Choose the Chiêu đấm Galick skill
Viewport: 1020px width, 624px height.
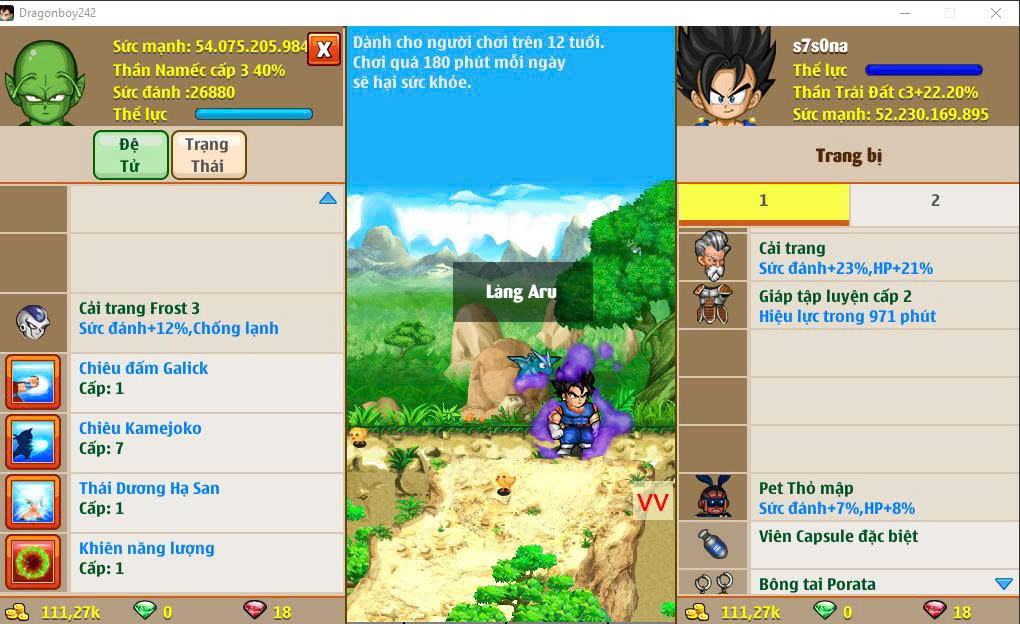(x=178, y=379)
